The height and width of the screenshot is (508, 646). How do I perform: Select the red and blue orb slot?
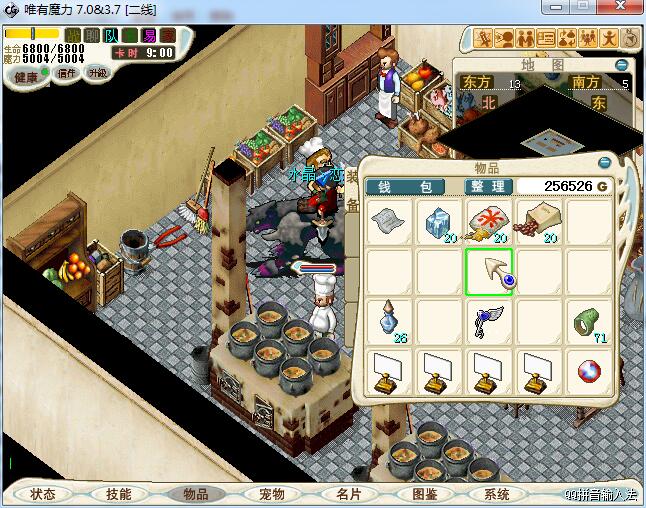(588, 372)
